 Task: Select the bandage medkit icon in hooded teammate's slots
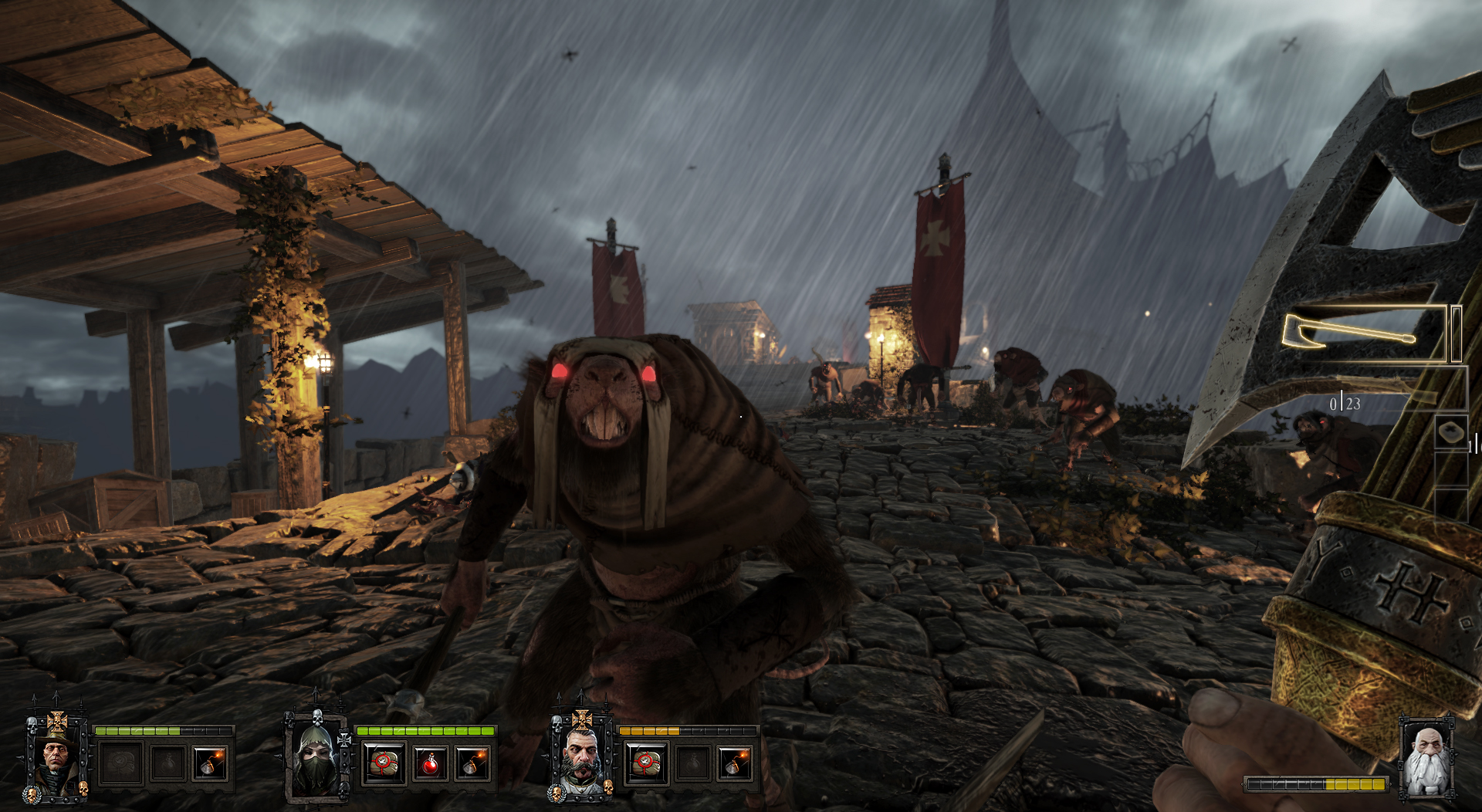click(x=383, y=762)
